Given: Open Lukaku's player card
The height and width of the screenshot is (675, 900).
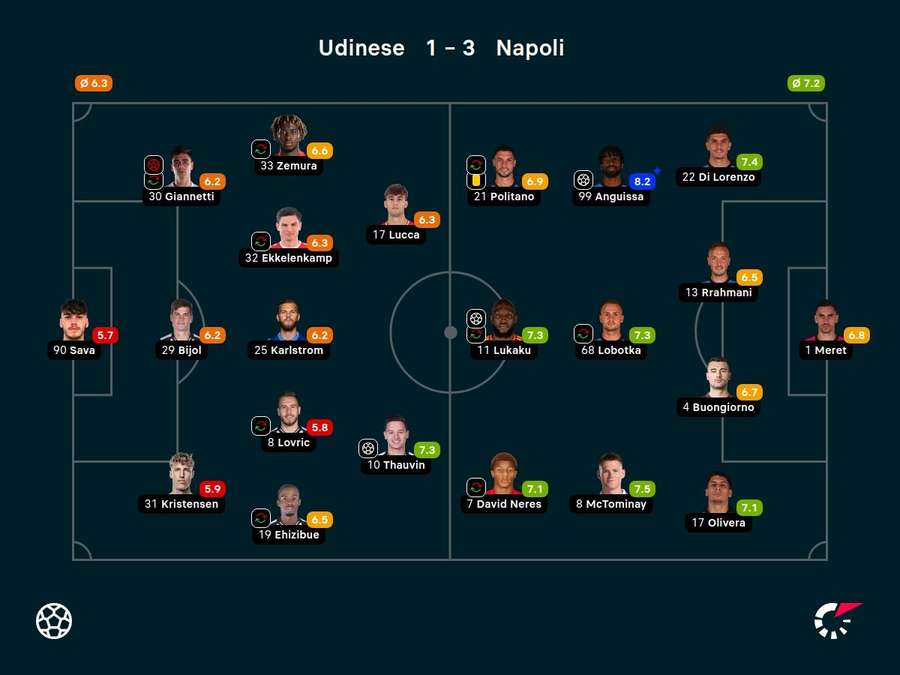Looking at the screenshot, I should click(504, 320).
